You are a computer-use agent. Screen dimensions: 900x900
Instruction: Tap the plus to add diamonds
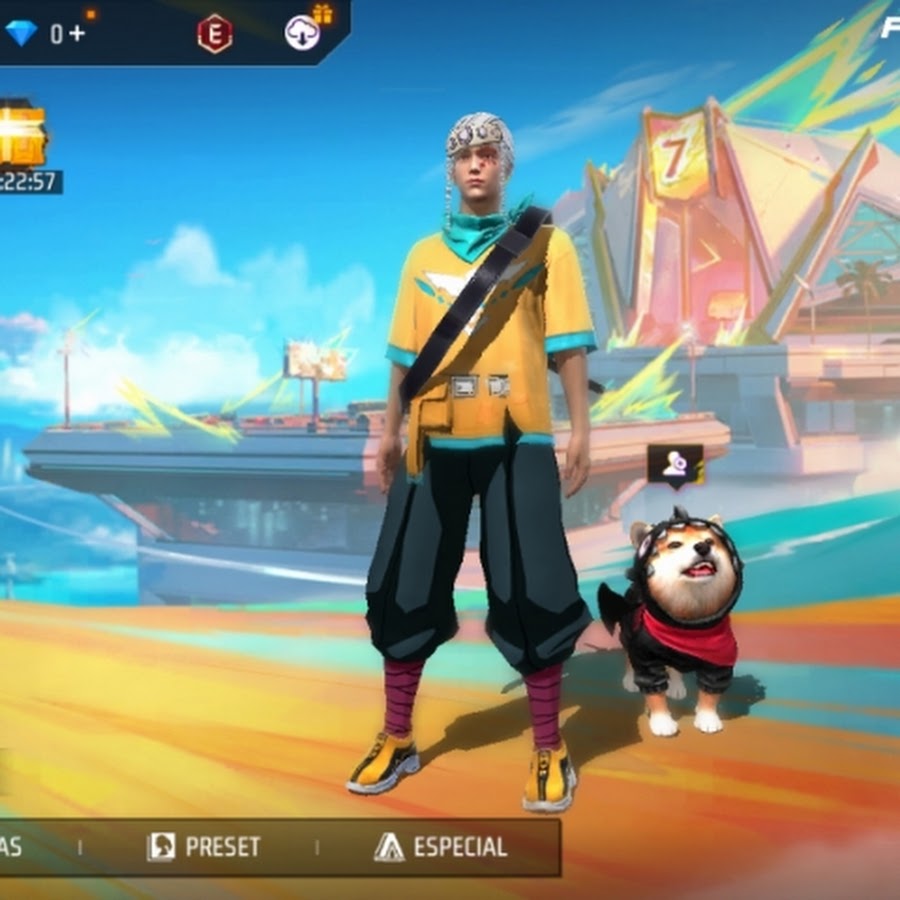point(77,33)
